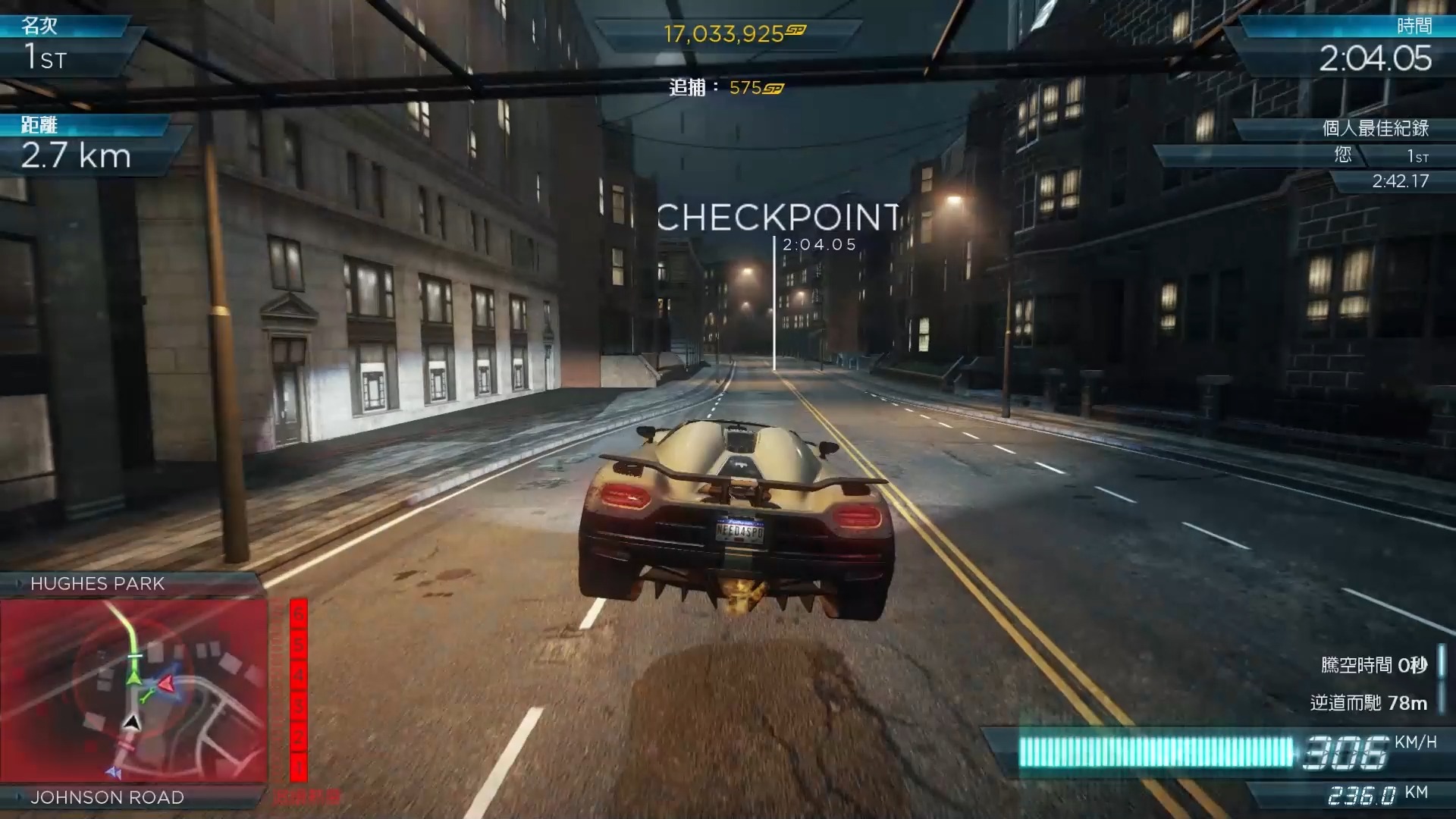Select the red police marker on the minimap

[166, 685]
